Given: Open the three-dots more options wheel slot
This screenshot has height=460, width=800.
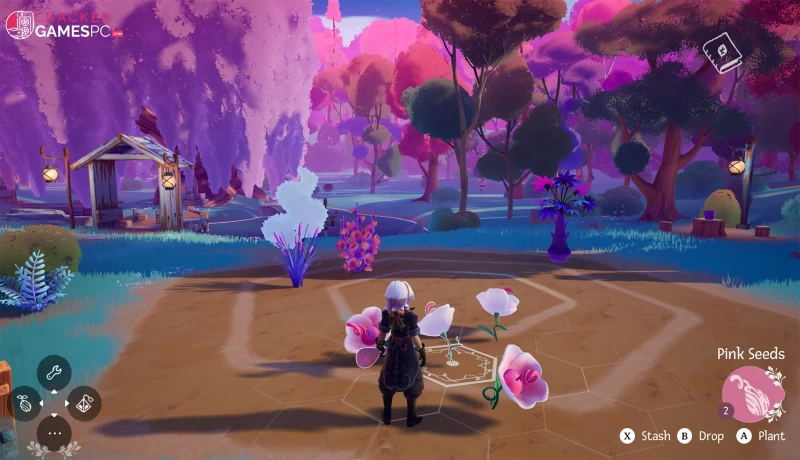Looking at the screenshot, I should tap(54, 433).
